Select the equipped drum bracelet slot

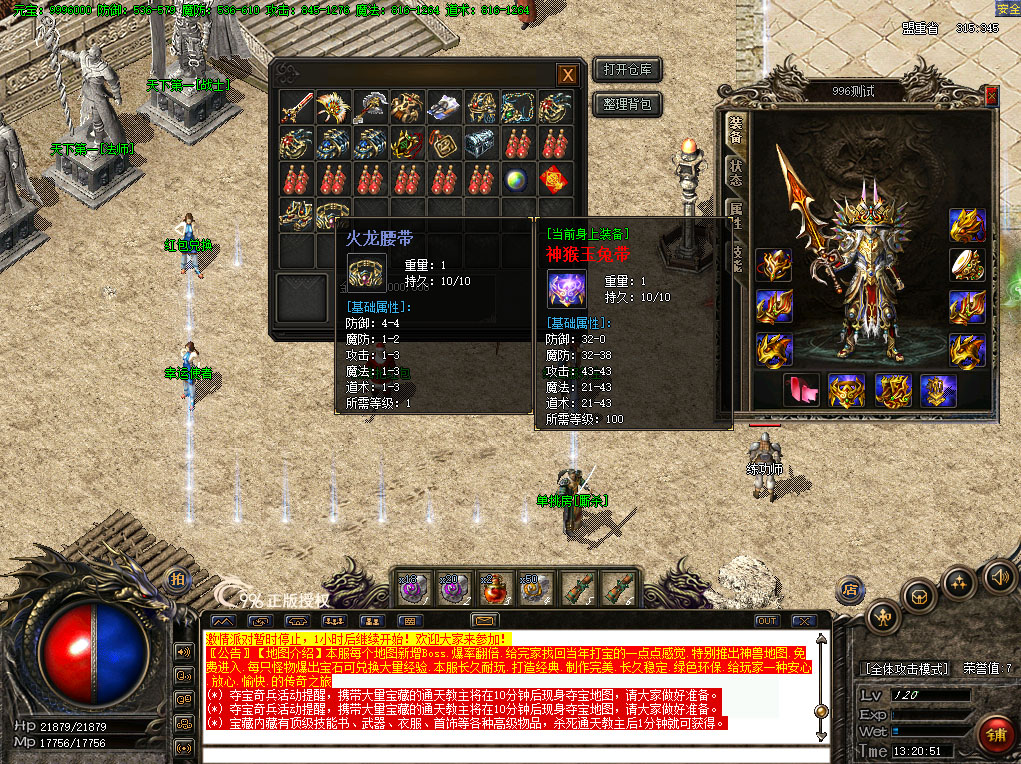tap(967, 264)
